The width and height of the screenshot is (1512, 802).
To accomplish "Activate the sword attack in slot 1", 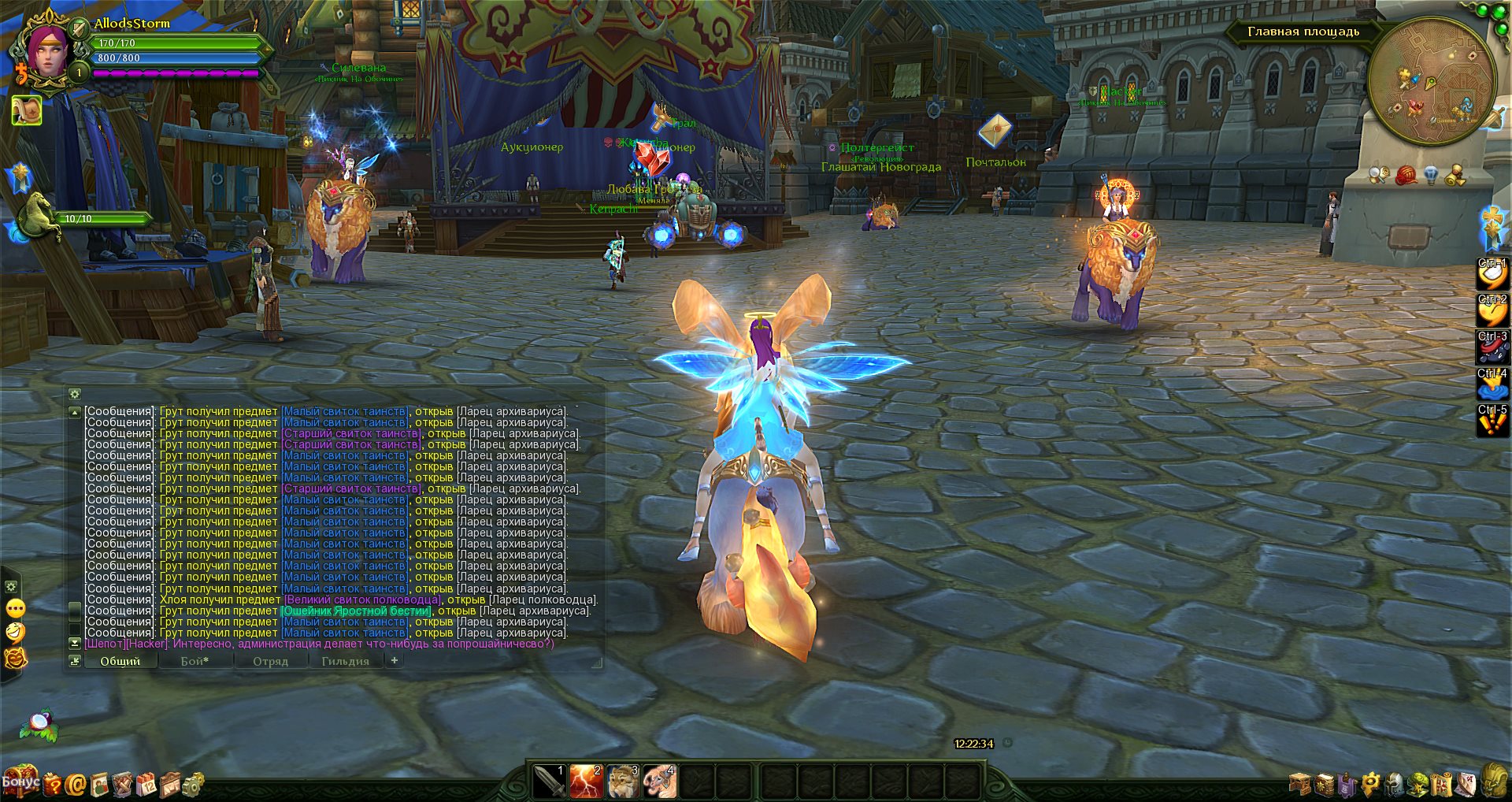I will (549, 782).
